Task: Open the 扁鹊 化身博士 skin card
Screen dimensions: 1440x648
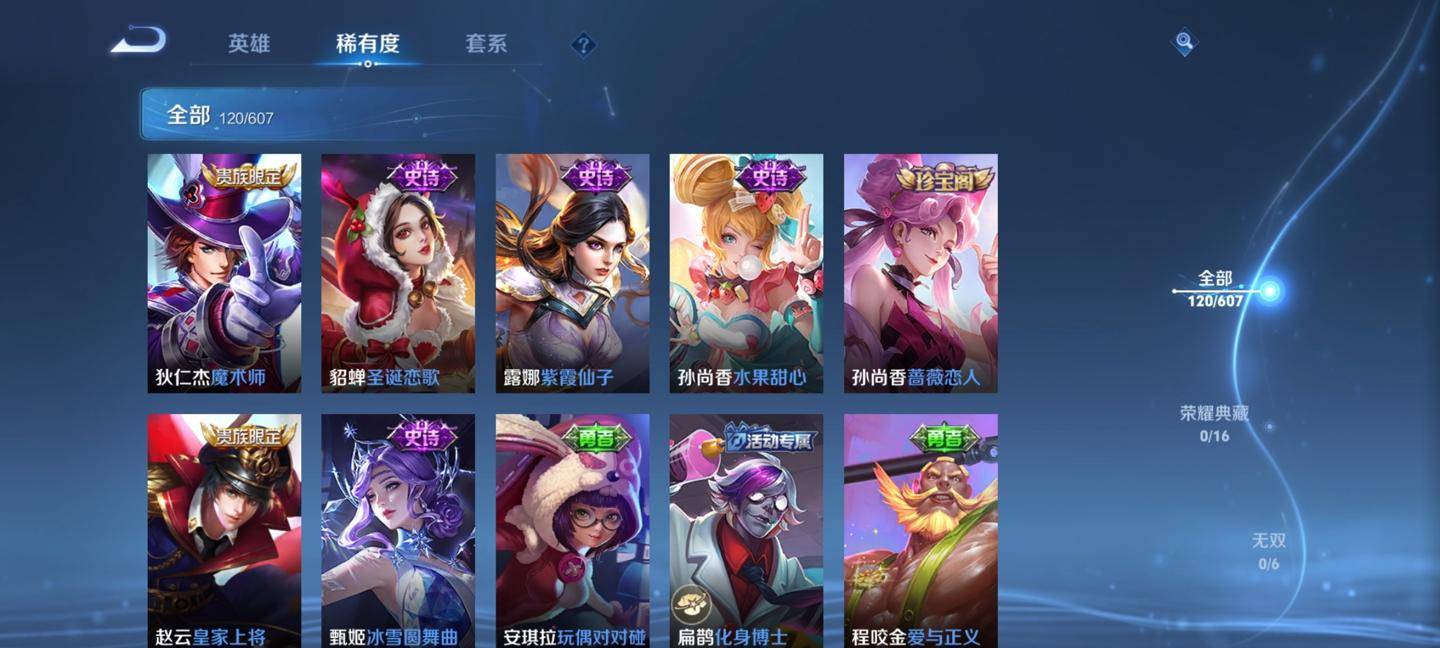Action: (x=746, y=530)
